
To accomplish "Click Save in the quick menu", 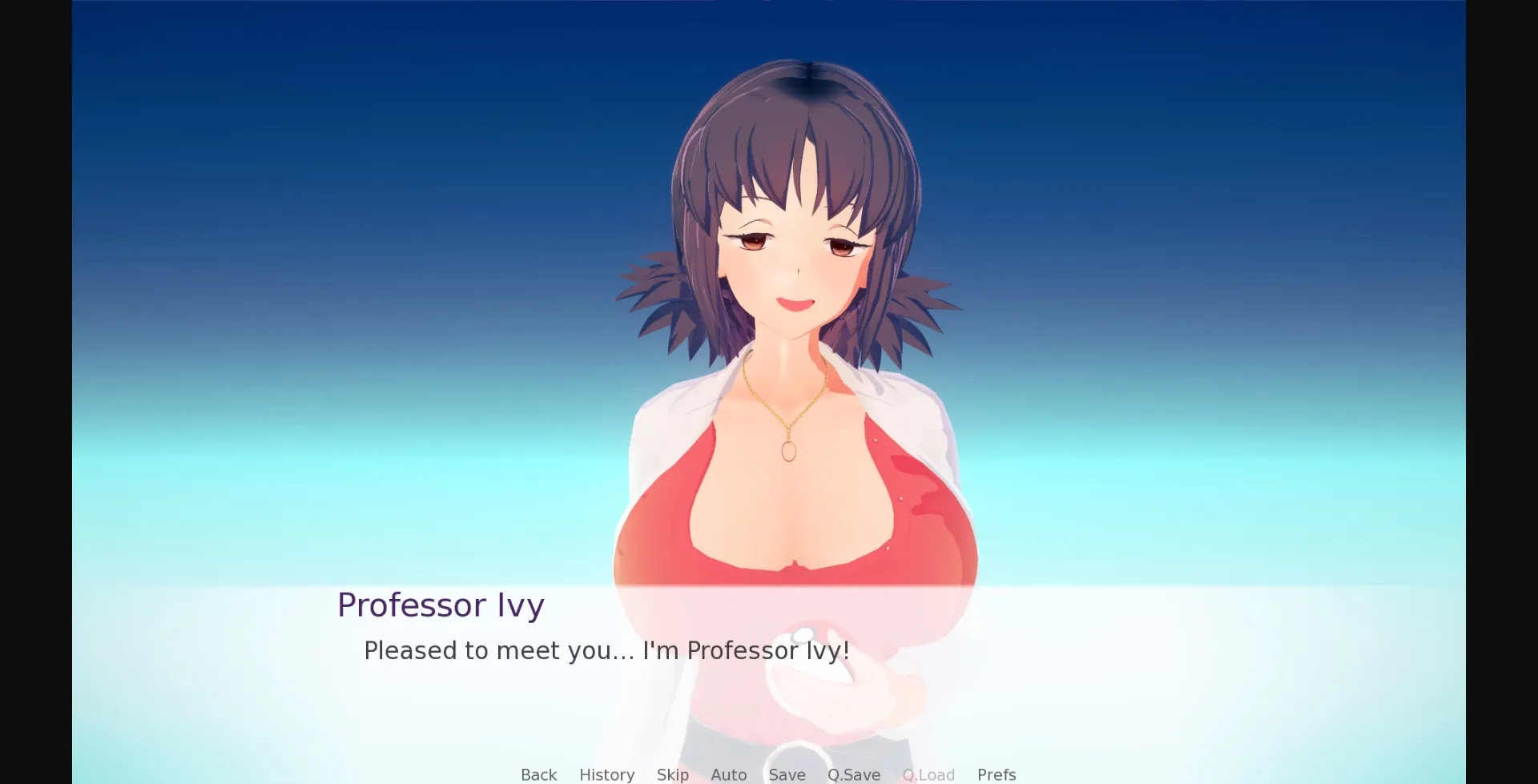I will pos(787,774).
